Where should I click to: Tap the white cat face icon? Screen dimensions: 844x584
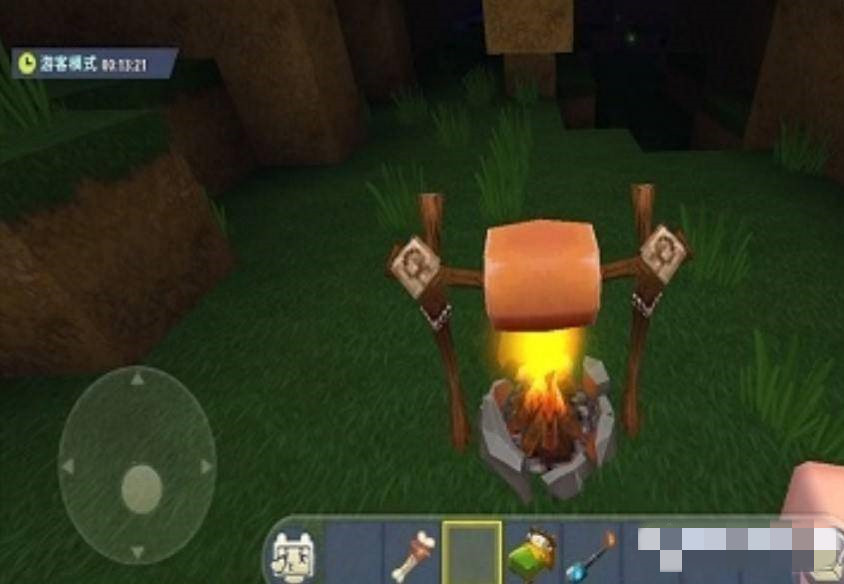tap(292, 553)
